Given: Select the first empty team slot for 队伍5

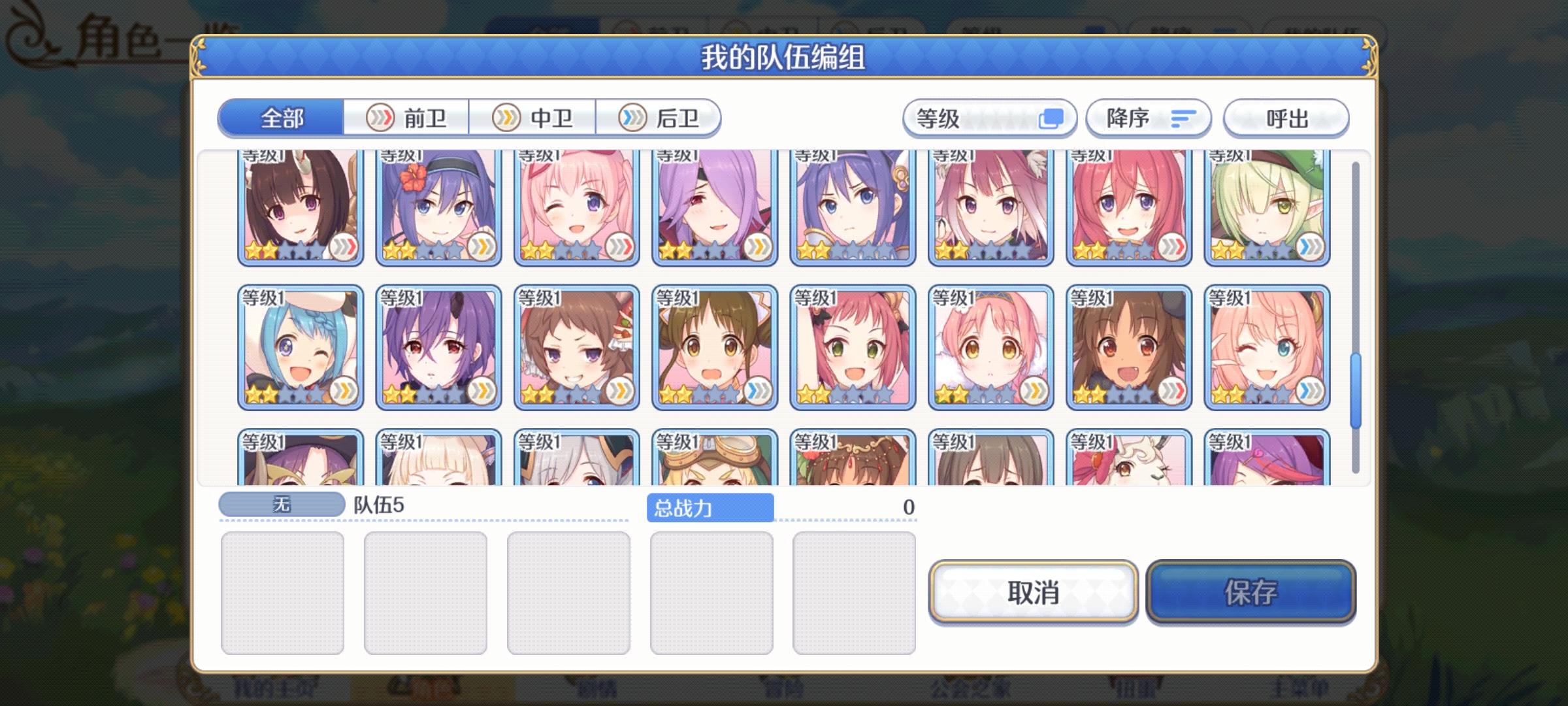Looking at the screenshot, I should pos(284,590).
